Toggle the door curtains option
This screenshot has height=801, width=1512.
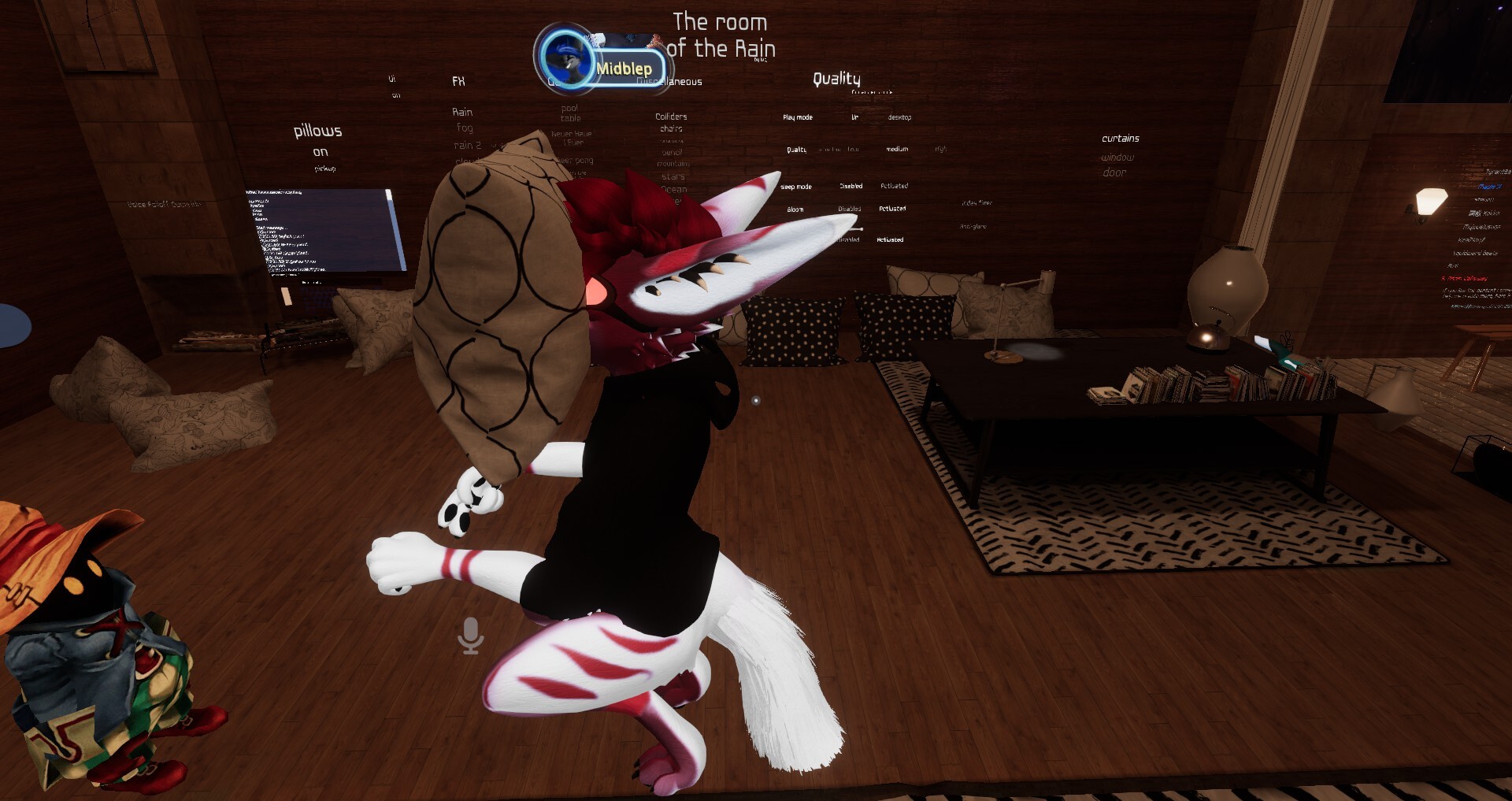point(1114,172)
